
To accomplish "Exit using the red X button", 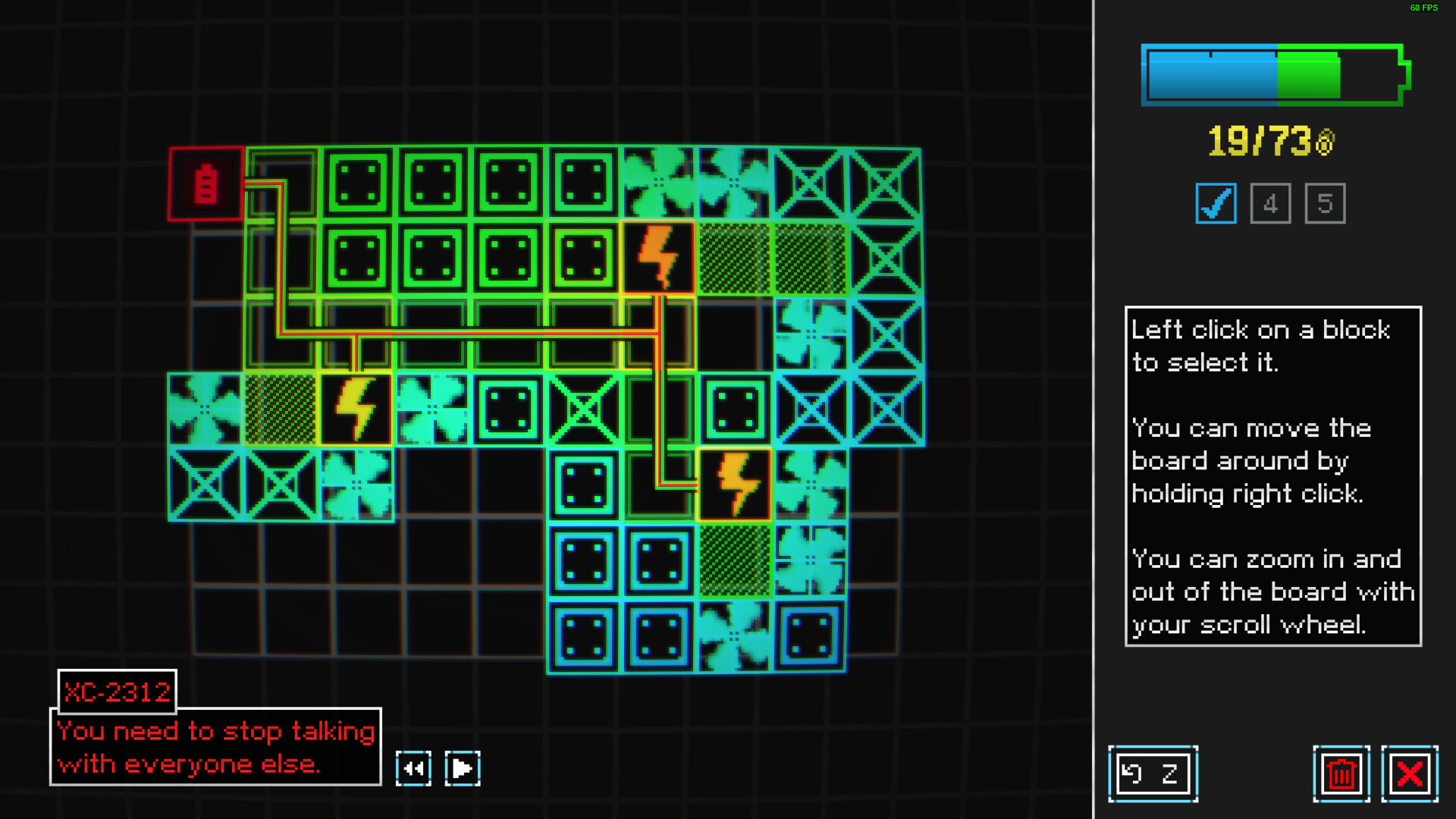I will [1409, 773].
